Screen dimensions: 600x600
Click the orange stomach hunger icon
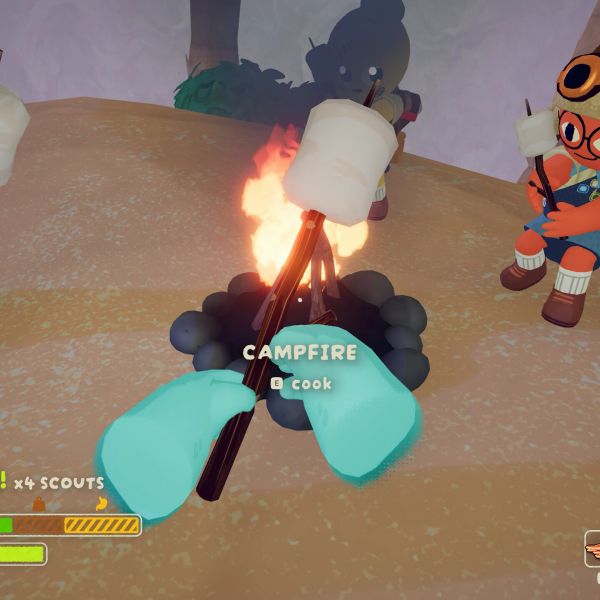coord(100,503)
